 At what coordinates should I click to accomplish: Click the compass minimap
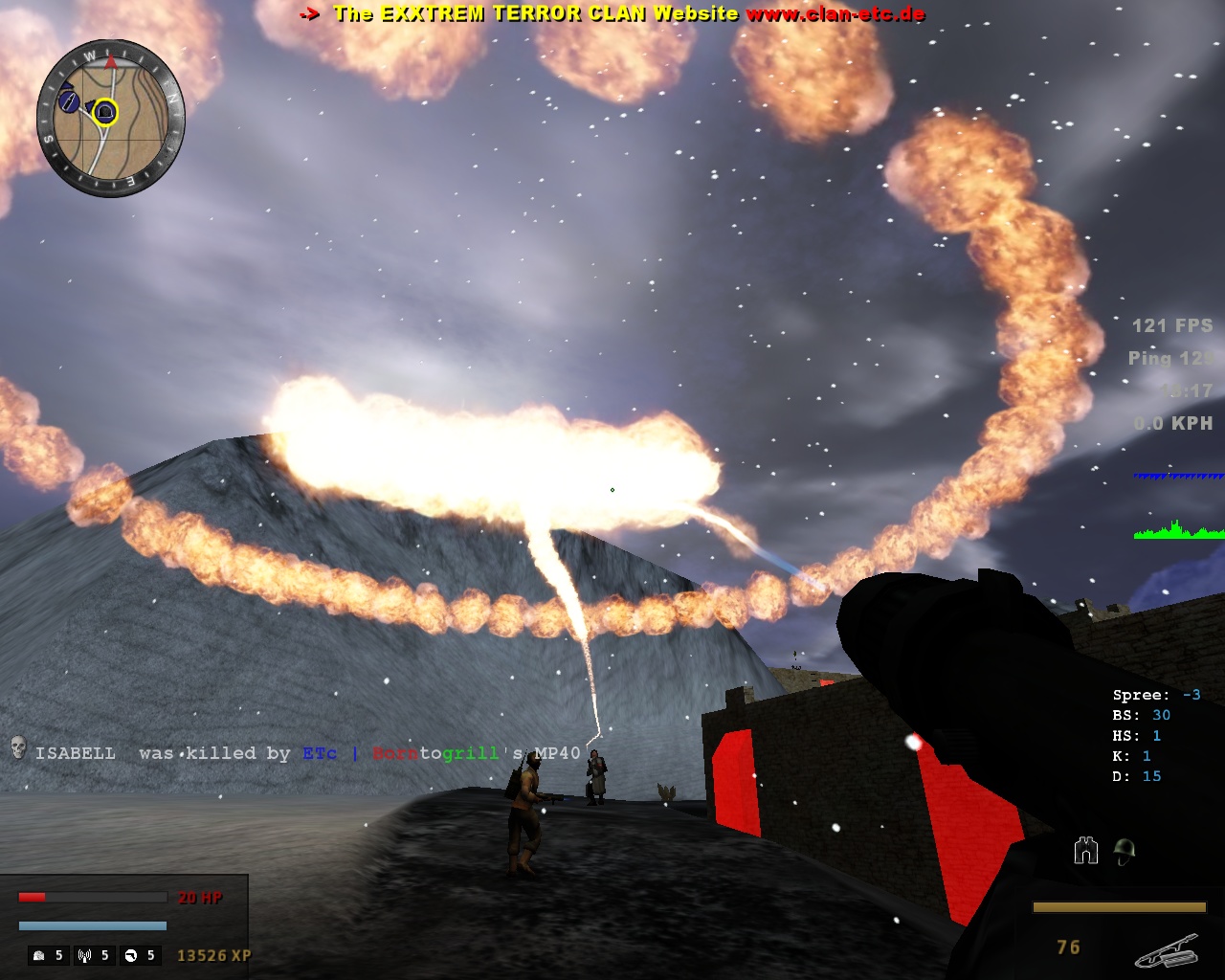111,119
